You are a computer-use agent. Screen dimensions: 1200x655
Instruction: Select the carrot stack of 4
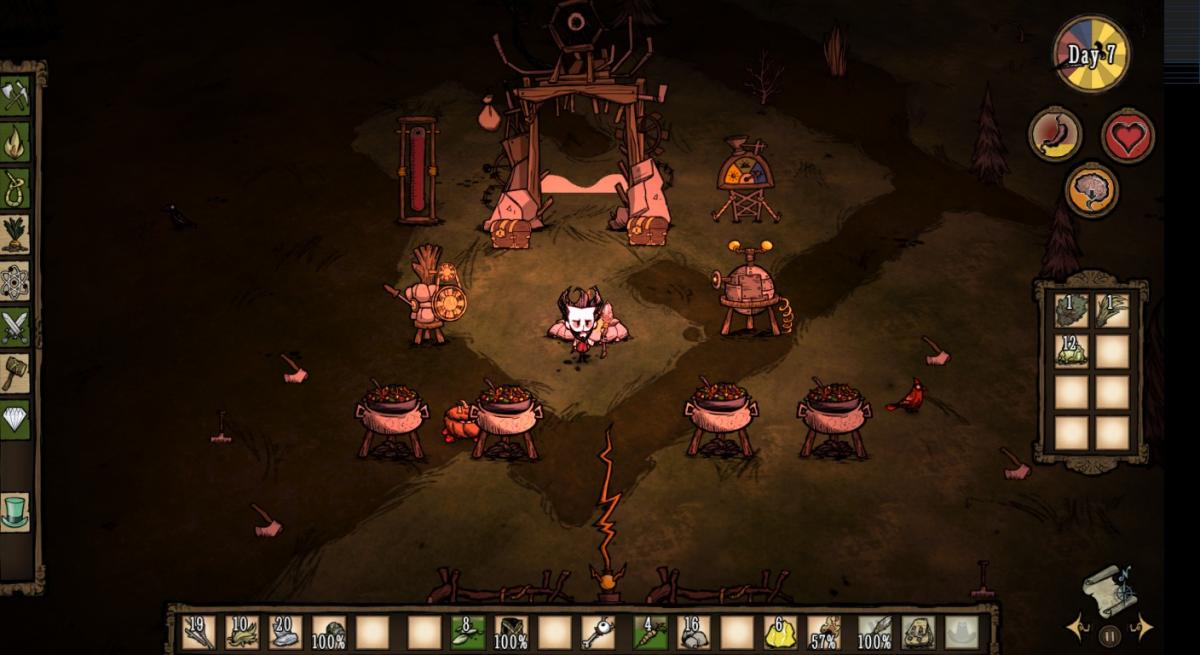pyautogui.click(x=650, y=632)
